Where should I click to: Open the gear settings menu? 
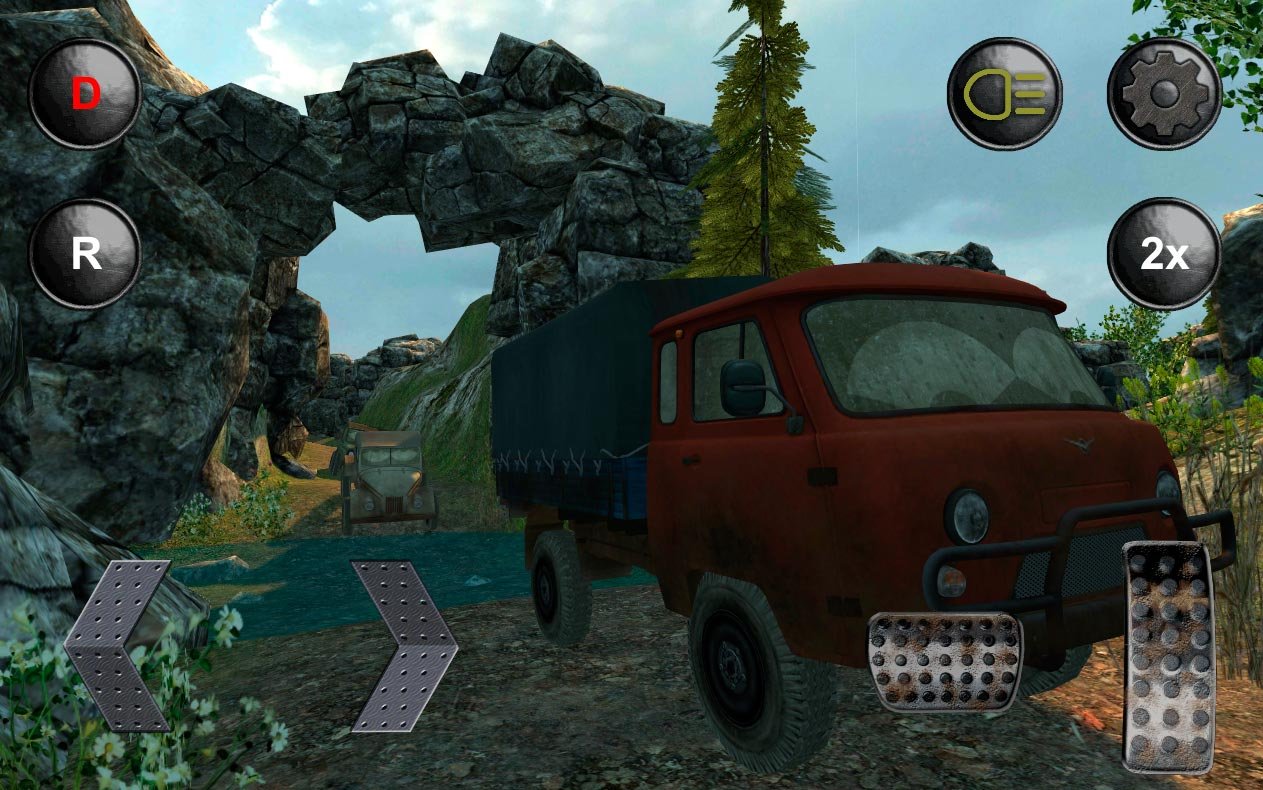pos(1164,95)
